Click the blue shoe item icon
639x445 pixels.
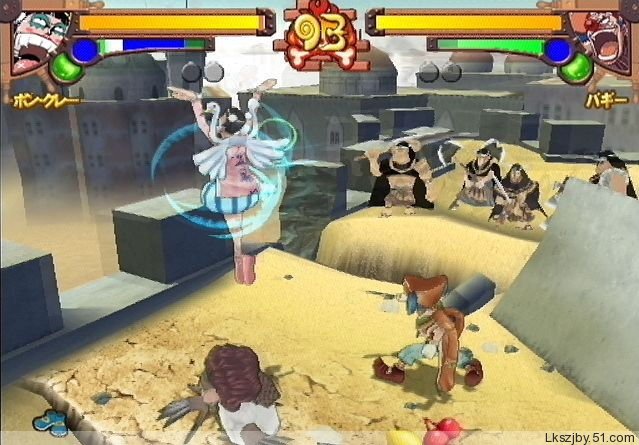click(45, 423)
